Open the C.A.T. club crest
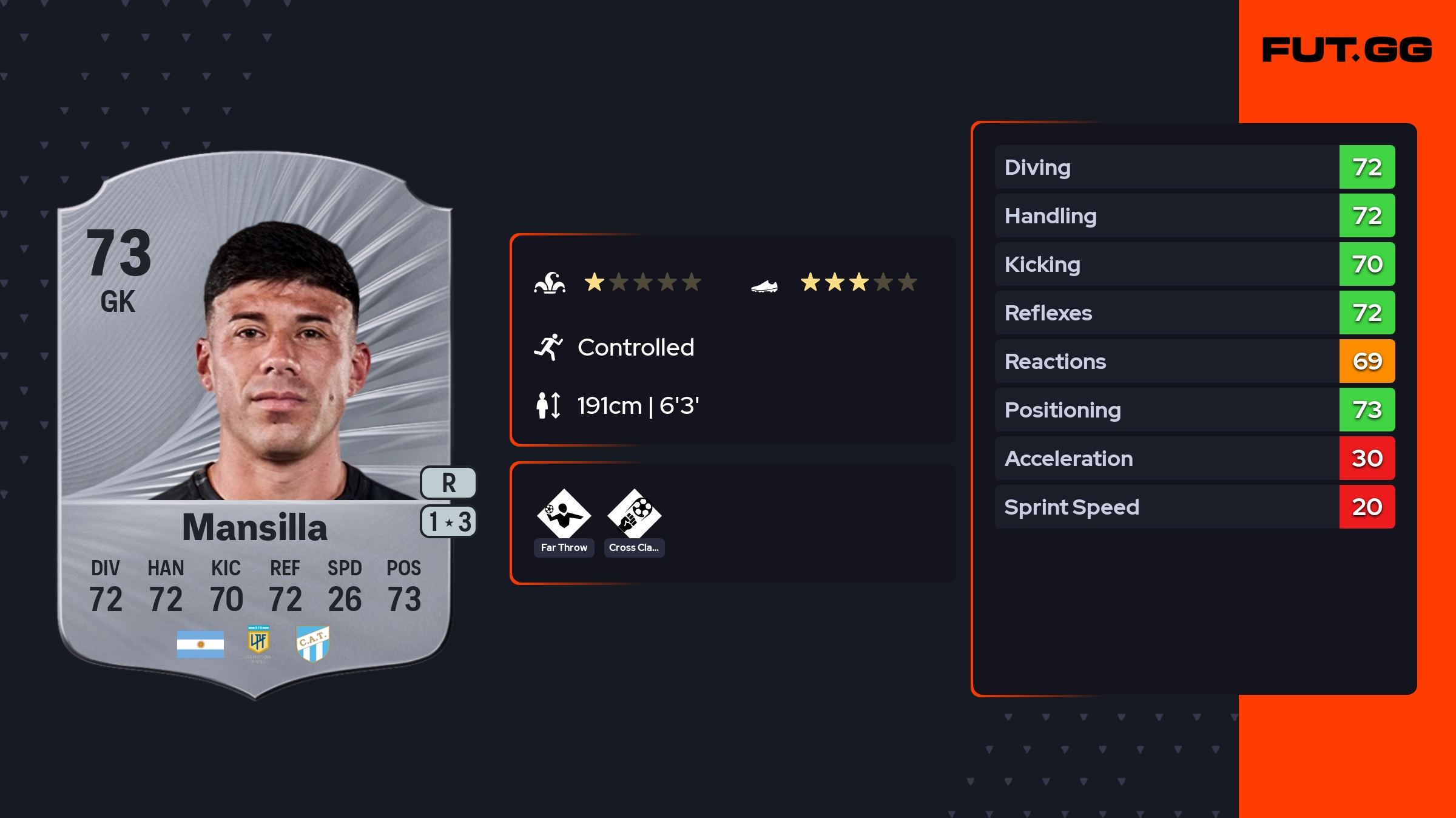The height and width of the screenshot is (818, 1456). 312,643
